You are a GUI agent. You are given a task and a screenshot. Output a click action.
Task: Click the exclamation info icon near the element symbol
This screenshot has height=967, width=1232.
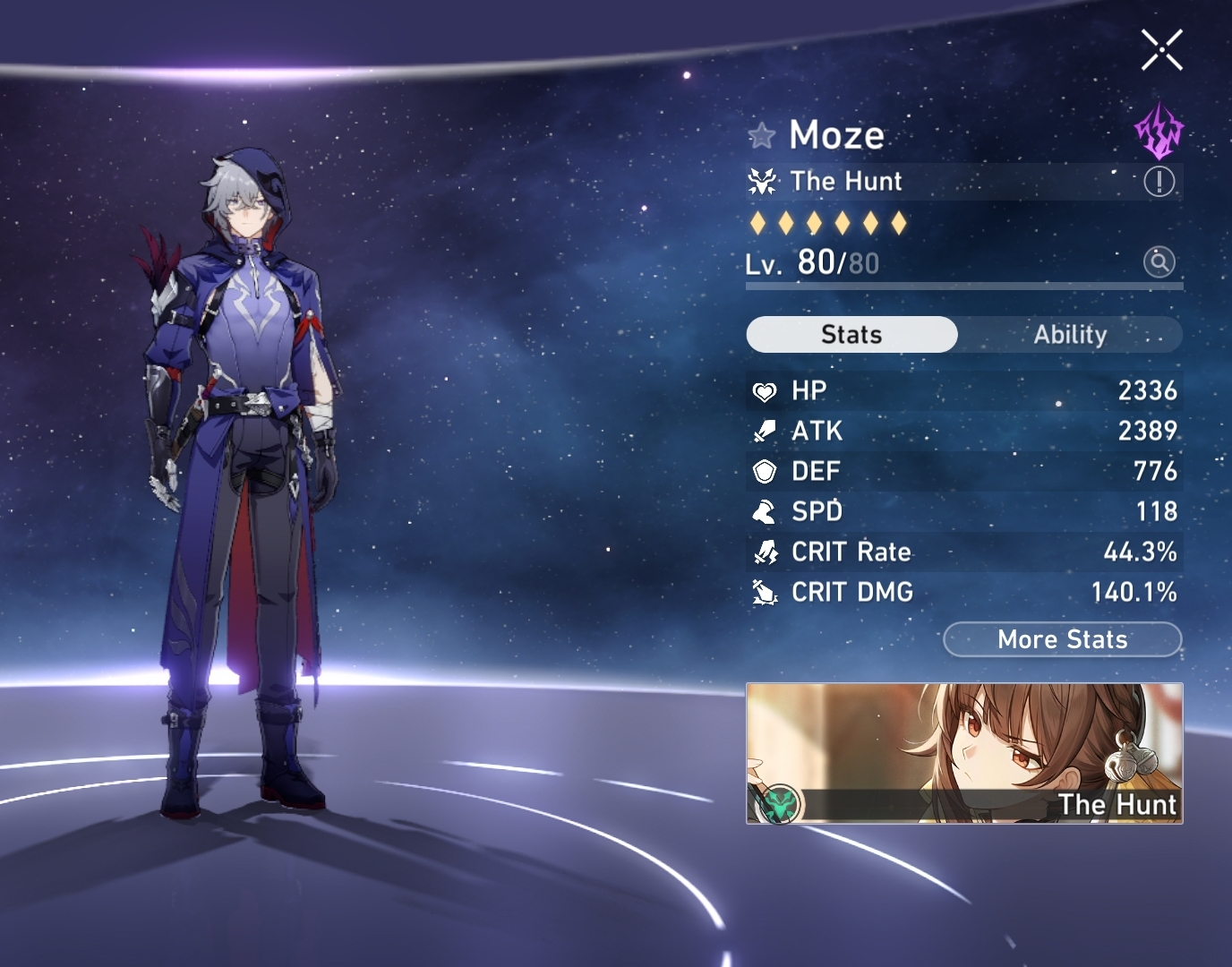[x=1159, y=181]
